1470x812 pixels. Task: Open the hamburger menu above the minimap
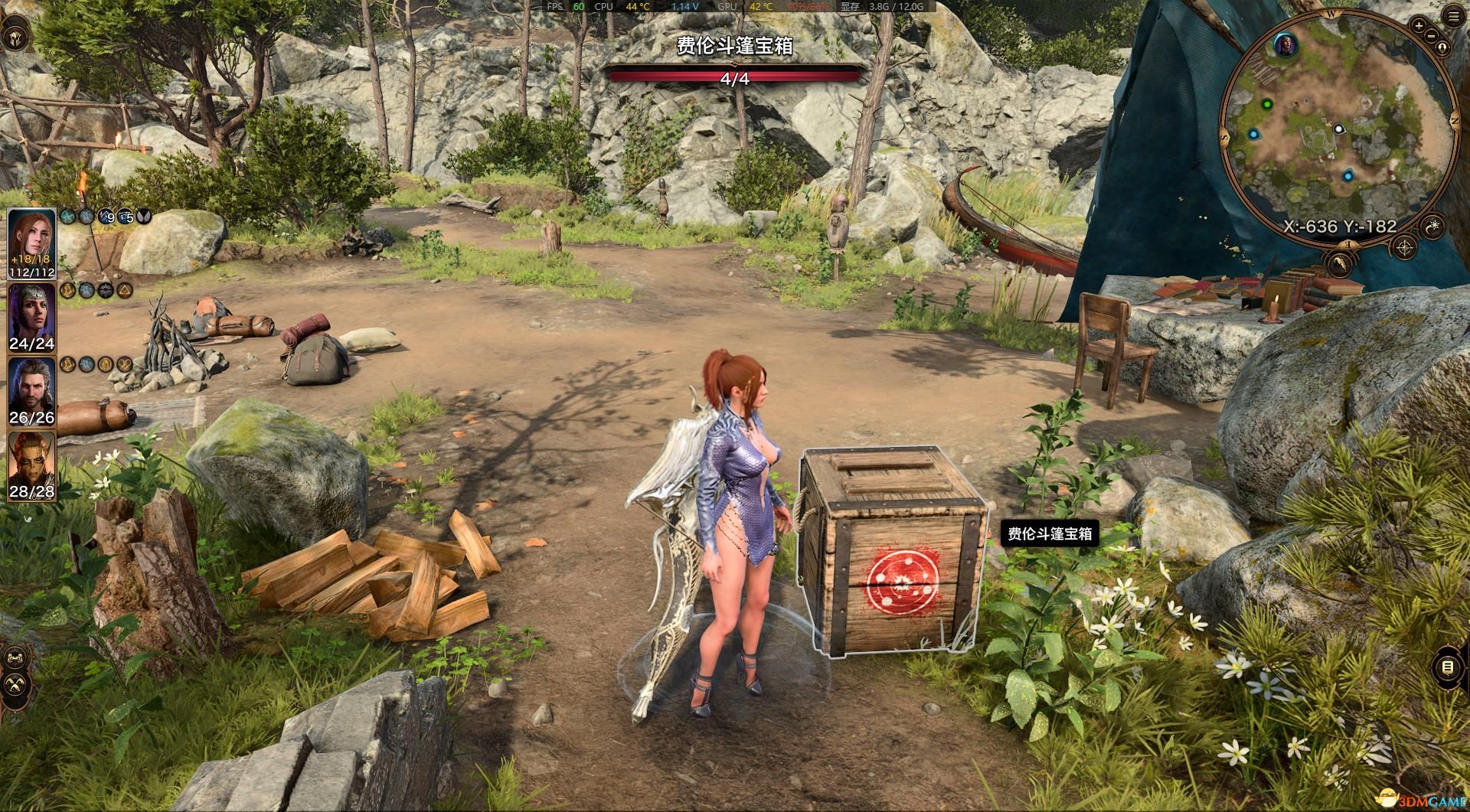1454,17
